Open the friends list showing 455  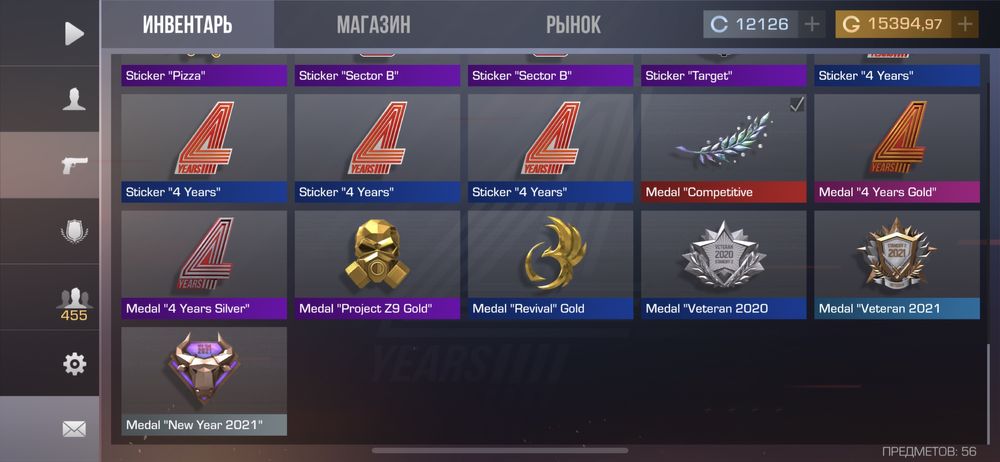point(74,302)
